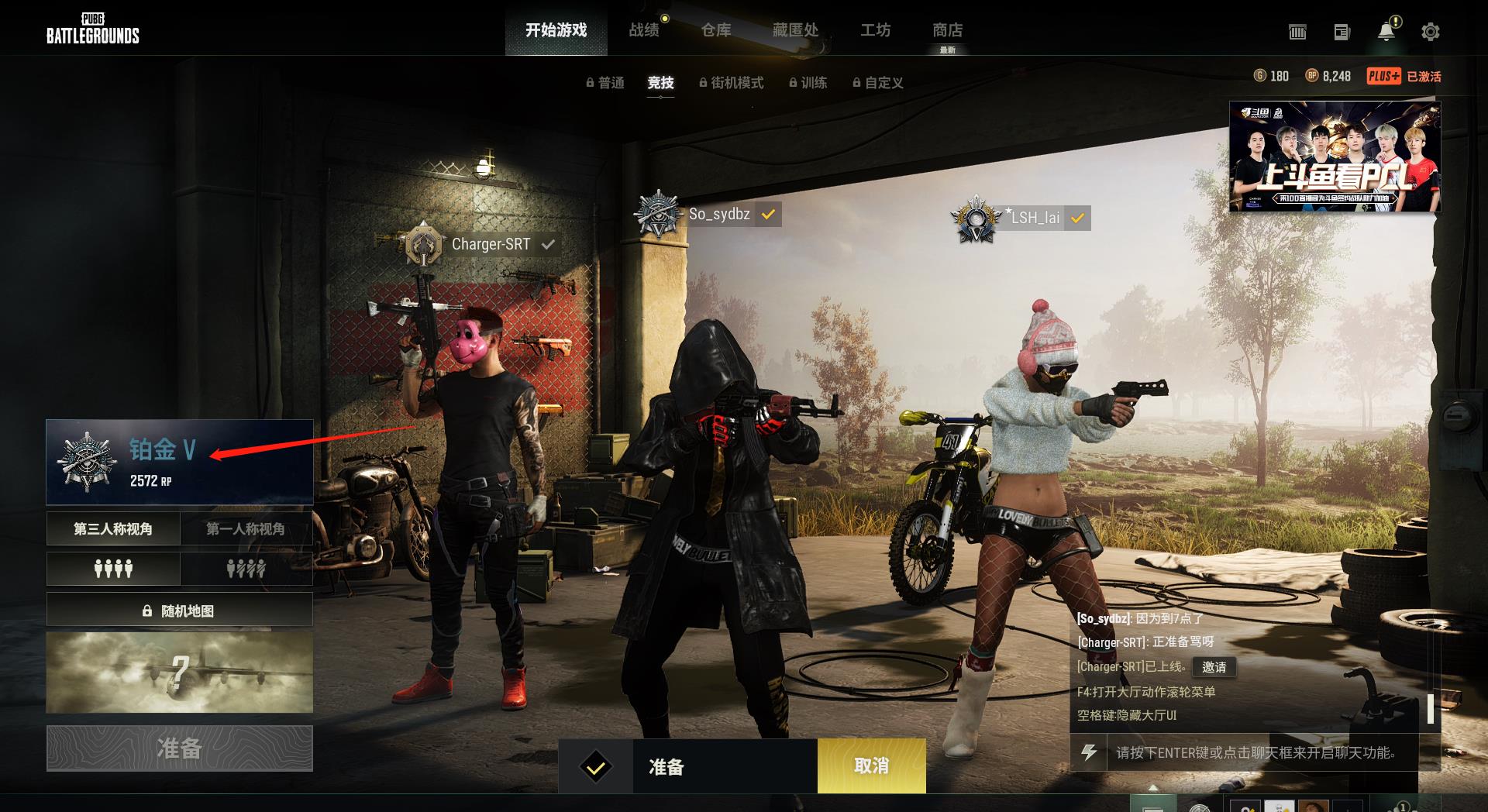Image resolution: width=1488 pixels, height=812 pixels.
Task: Invite Charger-SRT with the 邀请 button
Action: 1214,667
